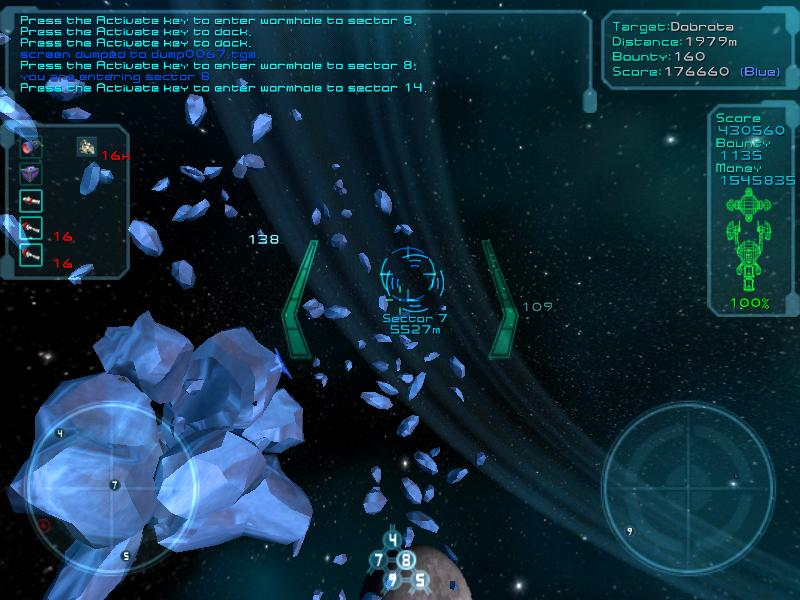Choose sector 8 node on sector map

pyautogui.click(x=406, y=560)
